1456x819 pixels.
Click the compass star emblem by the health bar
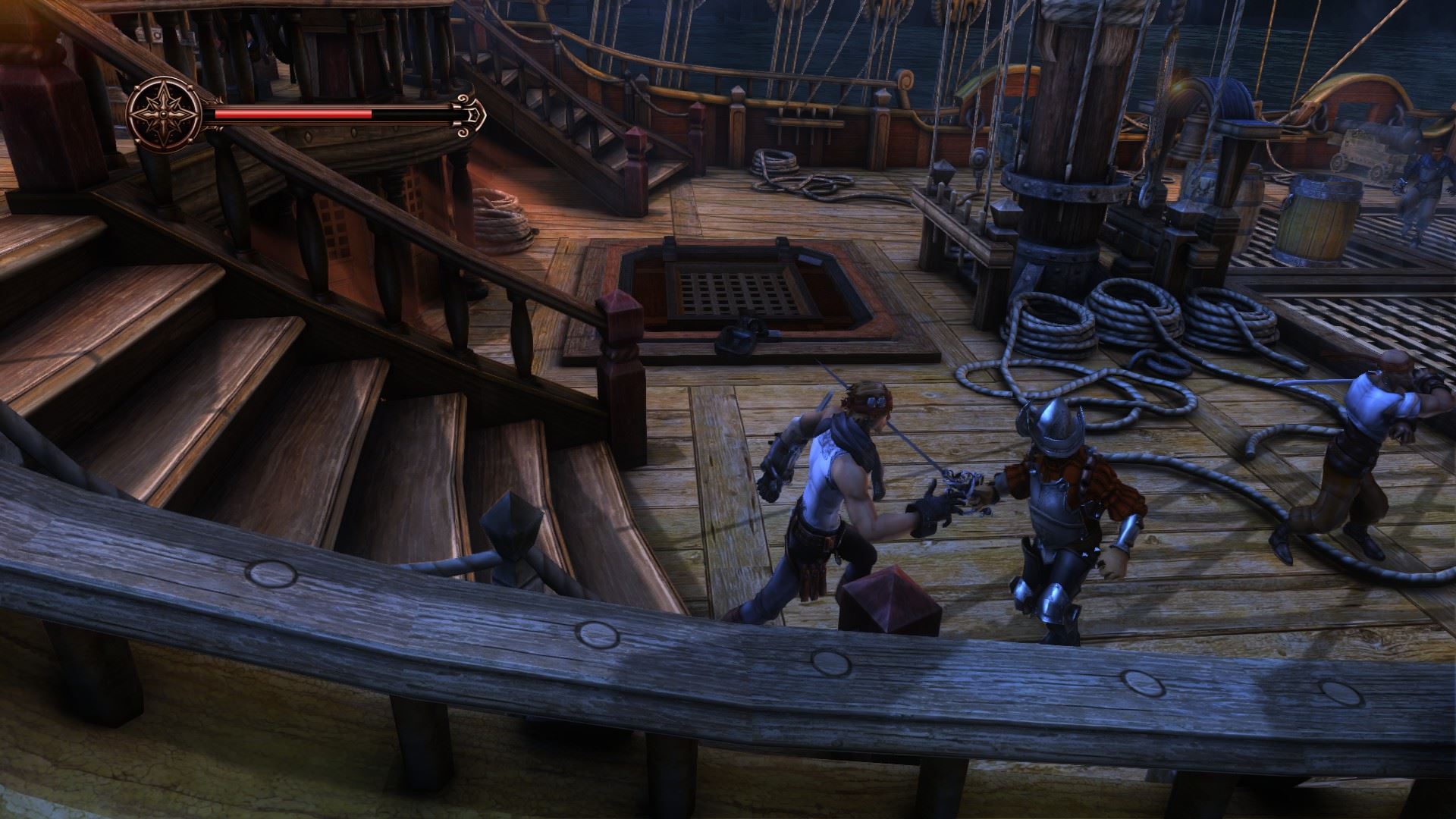coord(163,115)
